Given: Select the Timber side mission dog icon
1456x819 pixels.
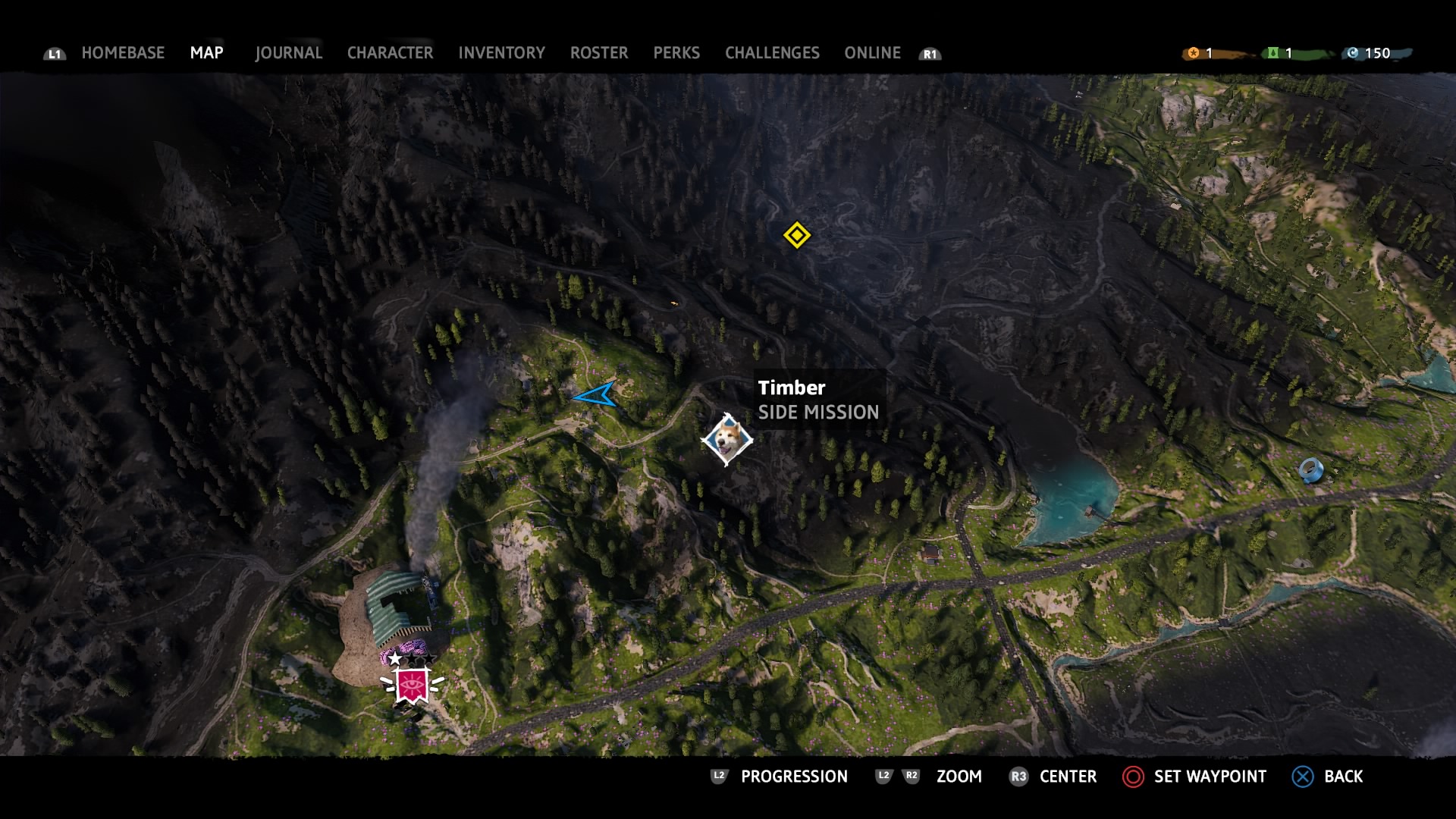Looking at the screenshot, I should click(x=726, y=438).
